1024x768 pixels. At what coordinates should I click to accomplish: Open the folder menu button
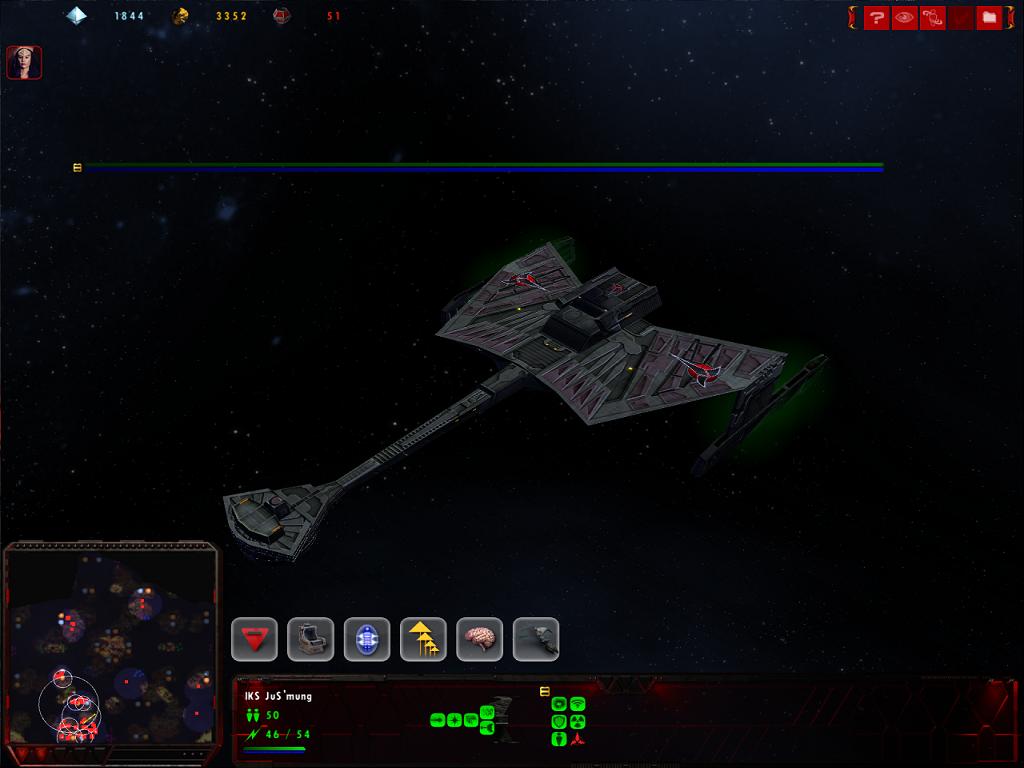pyautogui.click(x=989, y=18)
